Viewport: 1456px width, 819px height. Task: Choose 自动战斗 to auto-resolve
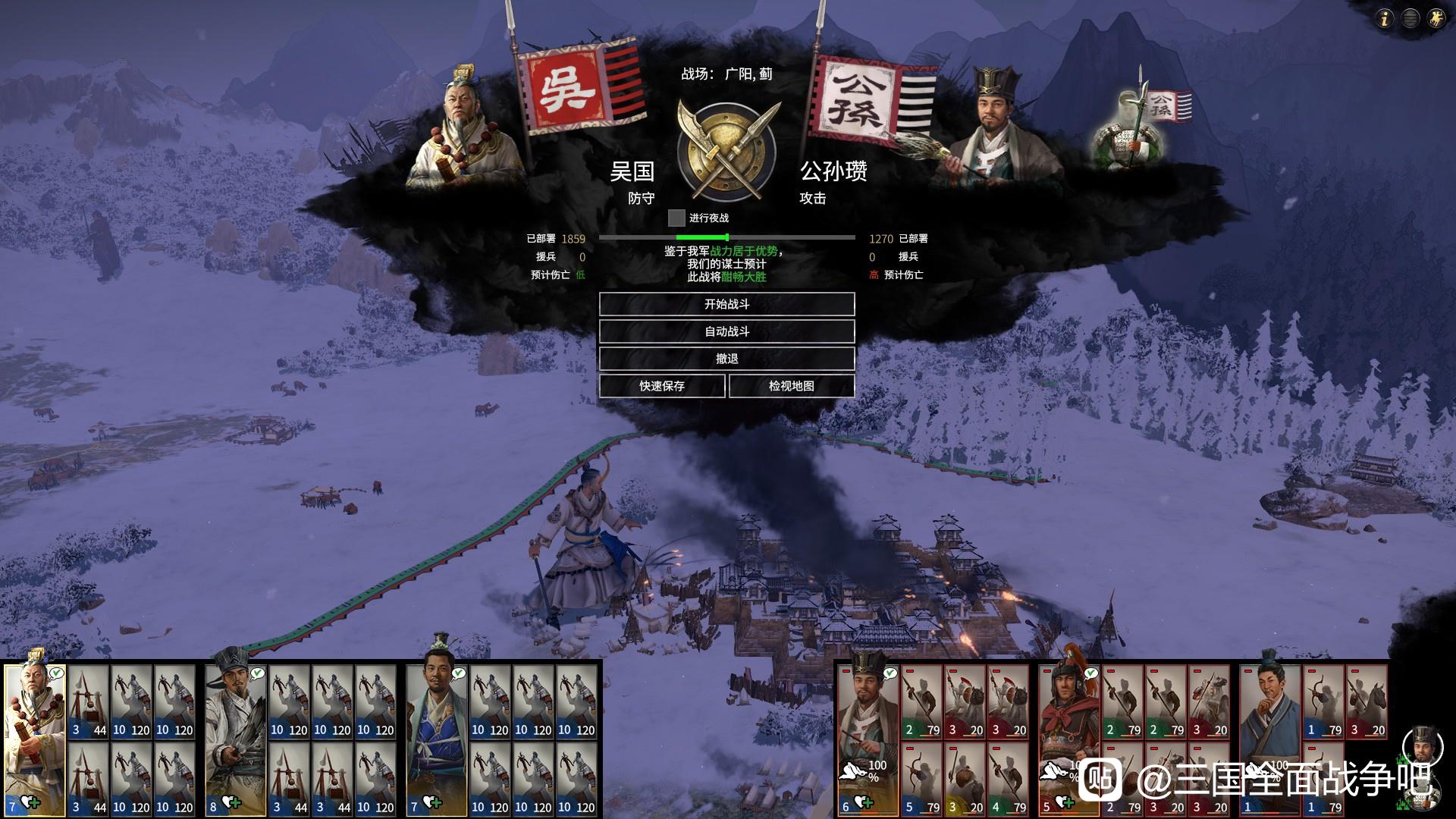(726, 331)
